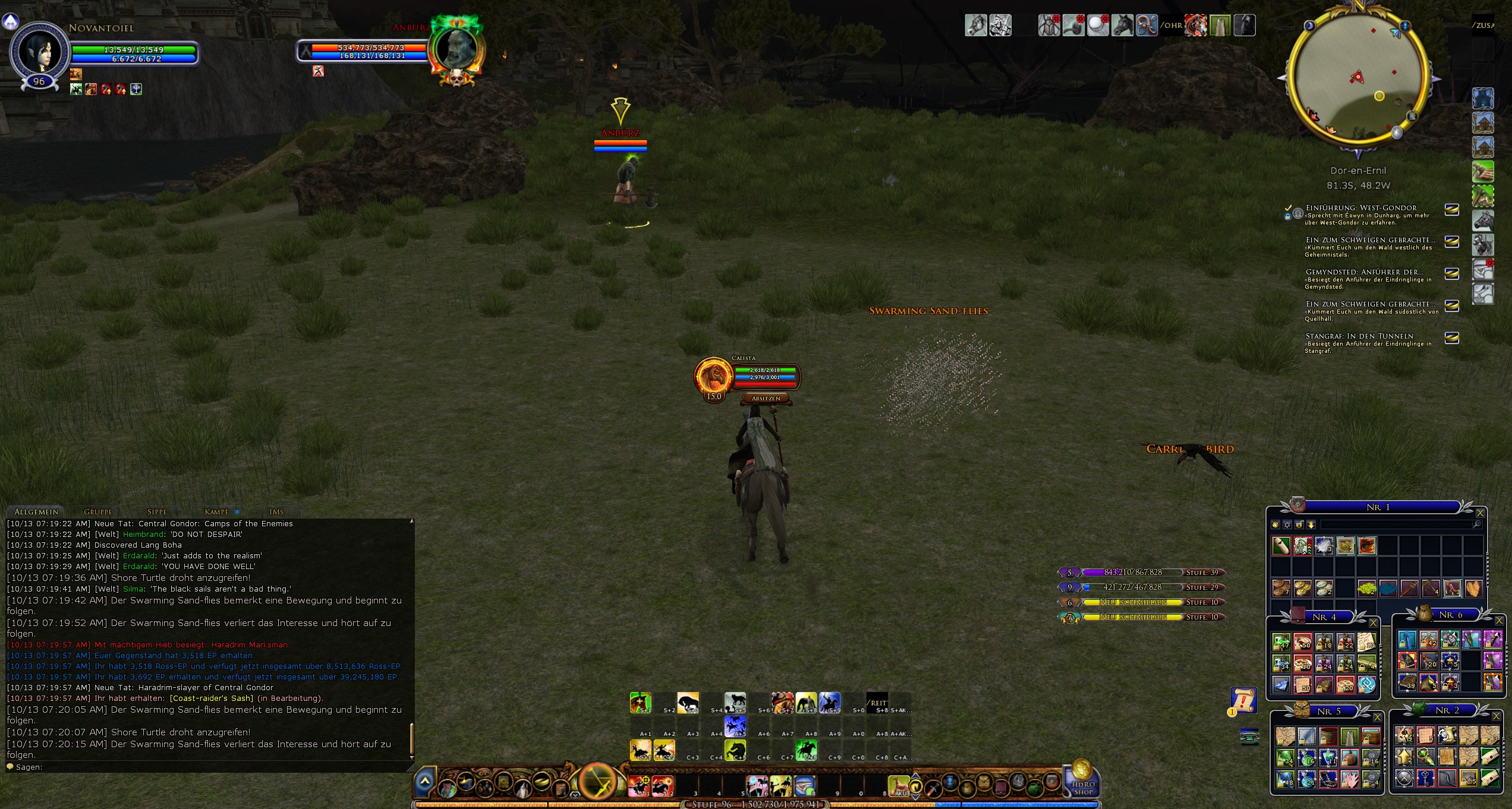Screen dimensions: 1512x809
Task: Close the Nr. 2 bag window
Action: coord(1497,716)
